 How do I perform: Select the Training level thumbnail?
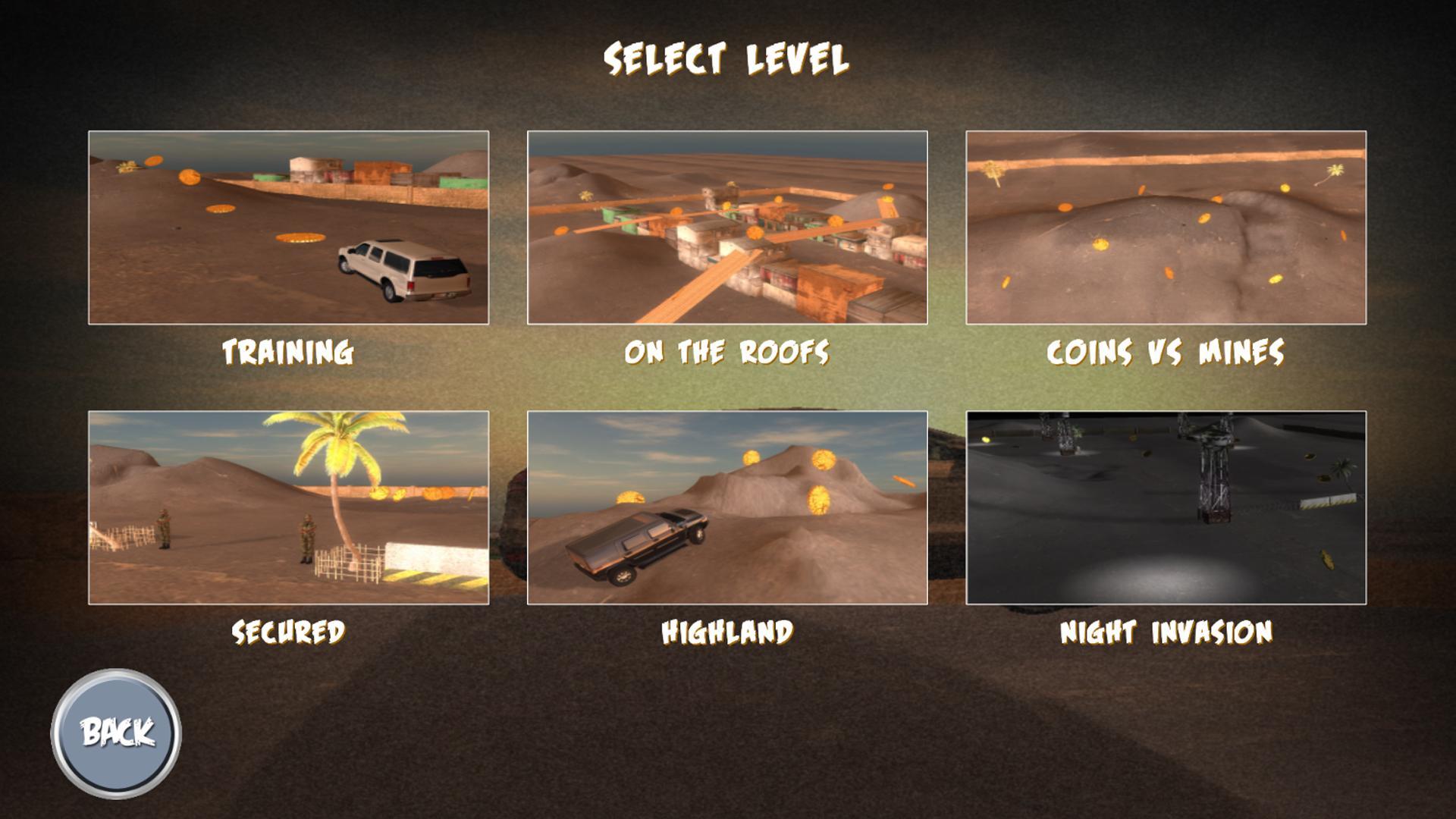[290, 227]
